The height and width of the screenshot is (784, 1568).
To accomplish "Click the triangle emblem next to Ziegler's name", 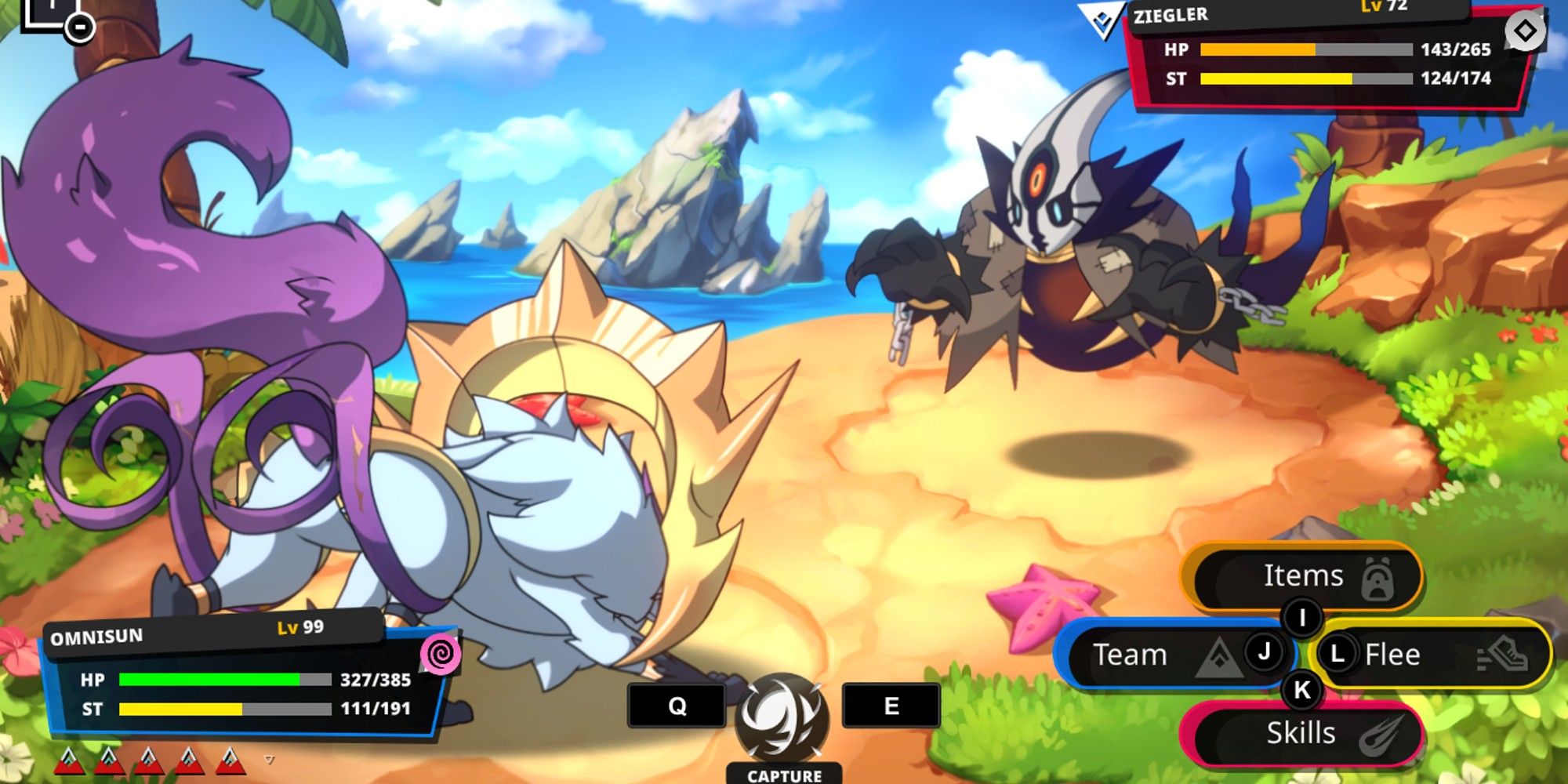I will (1101, 20).
